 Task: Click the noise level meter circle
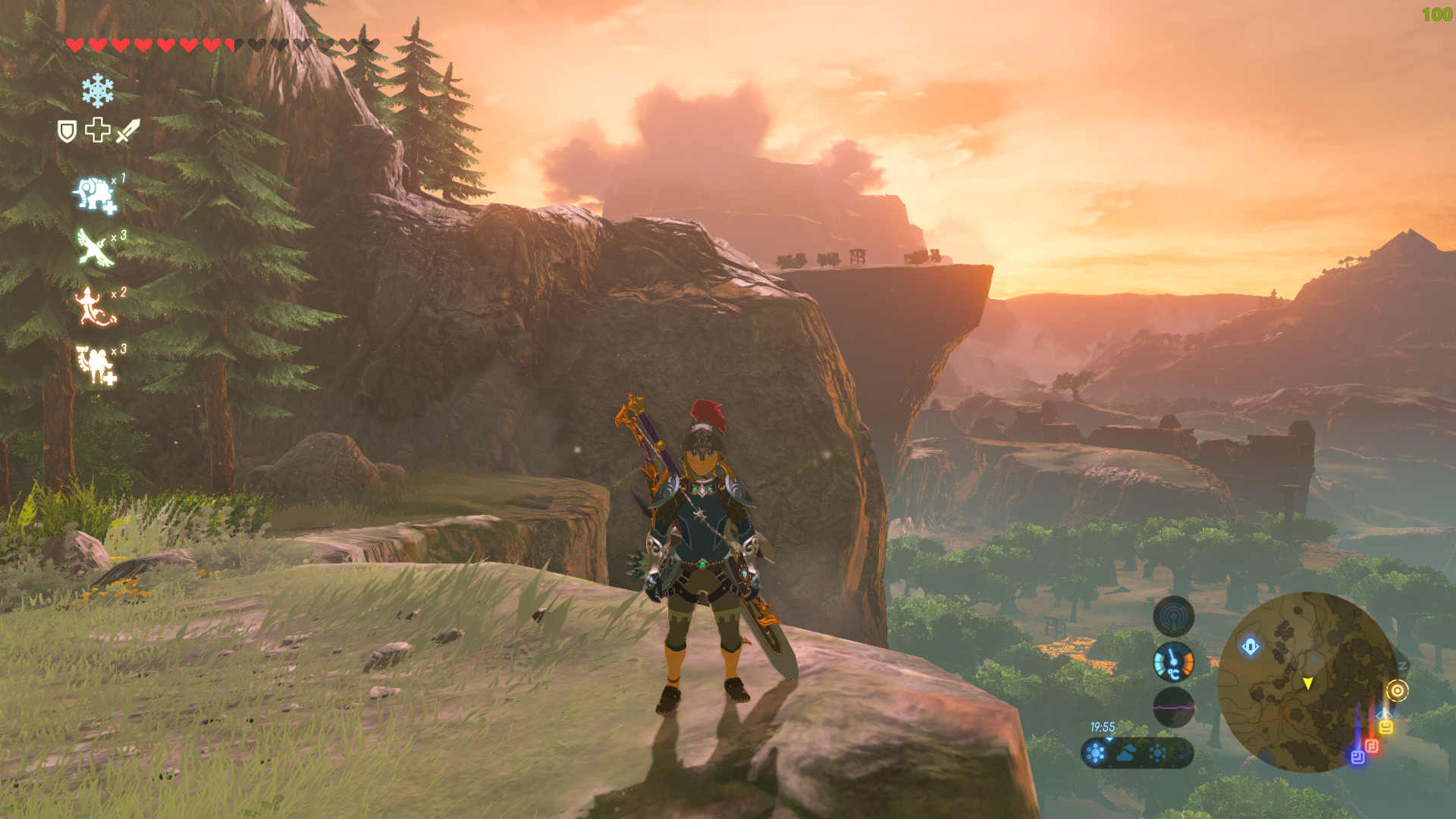(1173, 708)
